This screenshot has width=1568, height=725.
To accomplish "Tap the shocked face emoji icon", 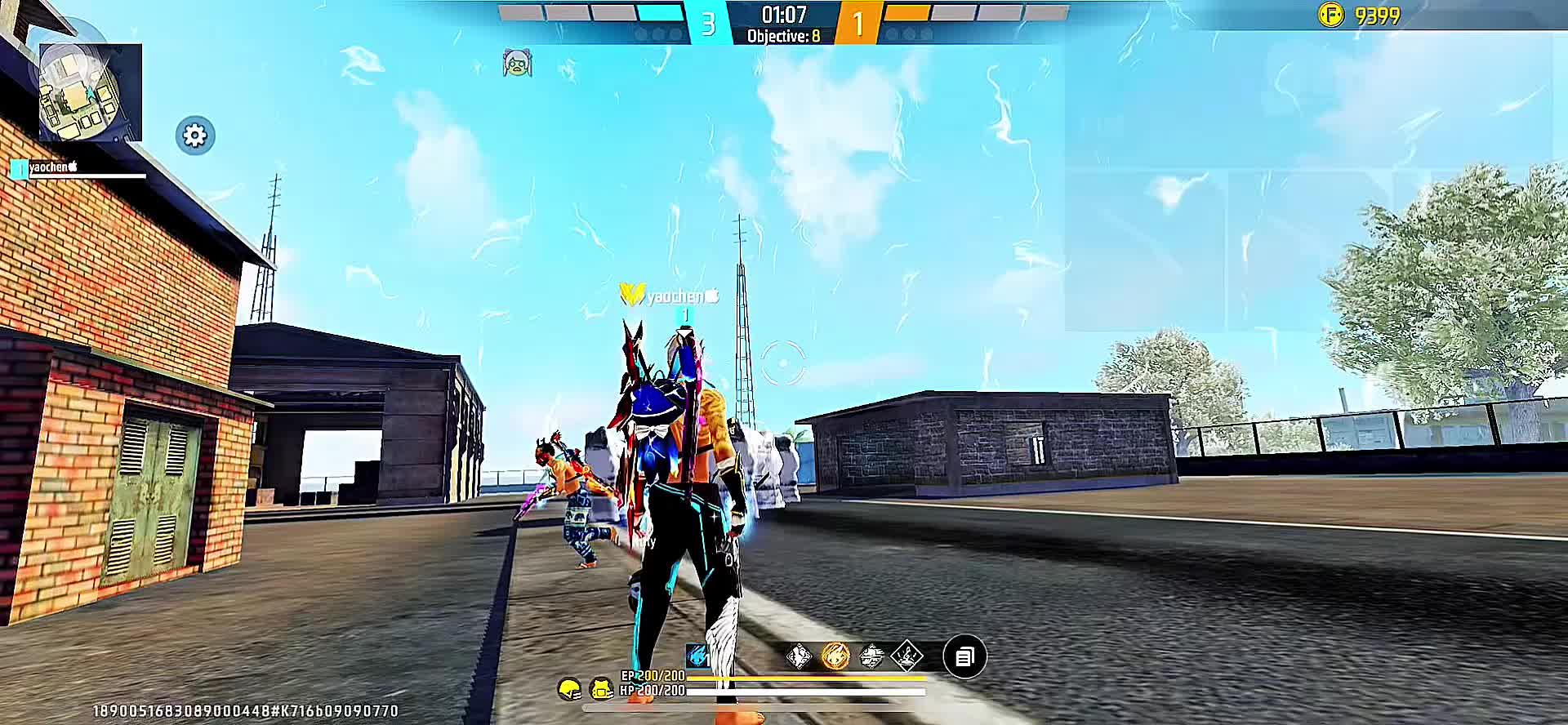I will pyautogui.click(x=517, y=63).
